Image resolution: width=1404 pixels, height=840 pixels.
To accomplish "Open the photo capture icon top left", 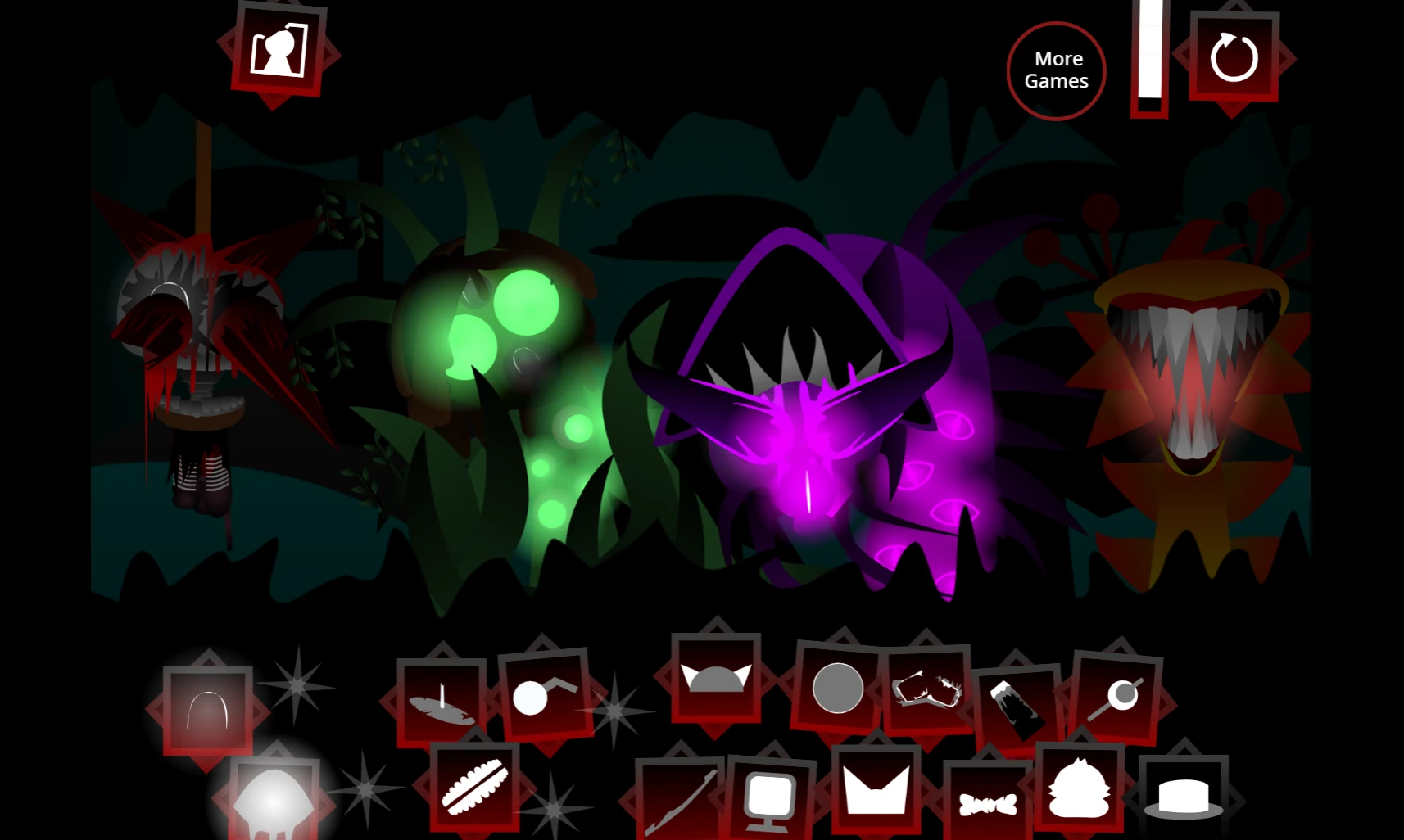I will click(279, 51).
